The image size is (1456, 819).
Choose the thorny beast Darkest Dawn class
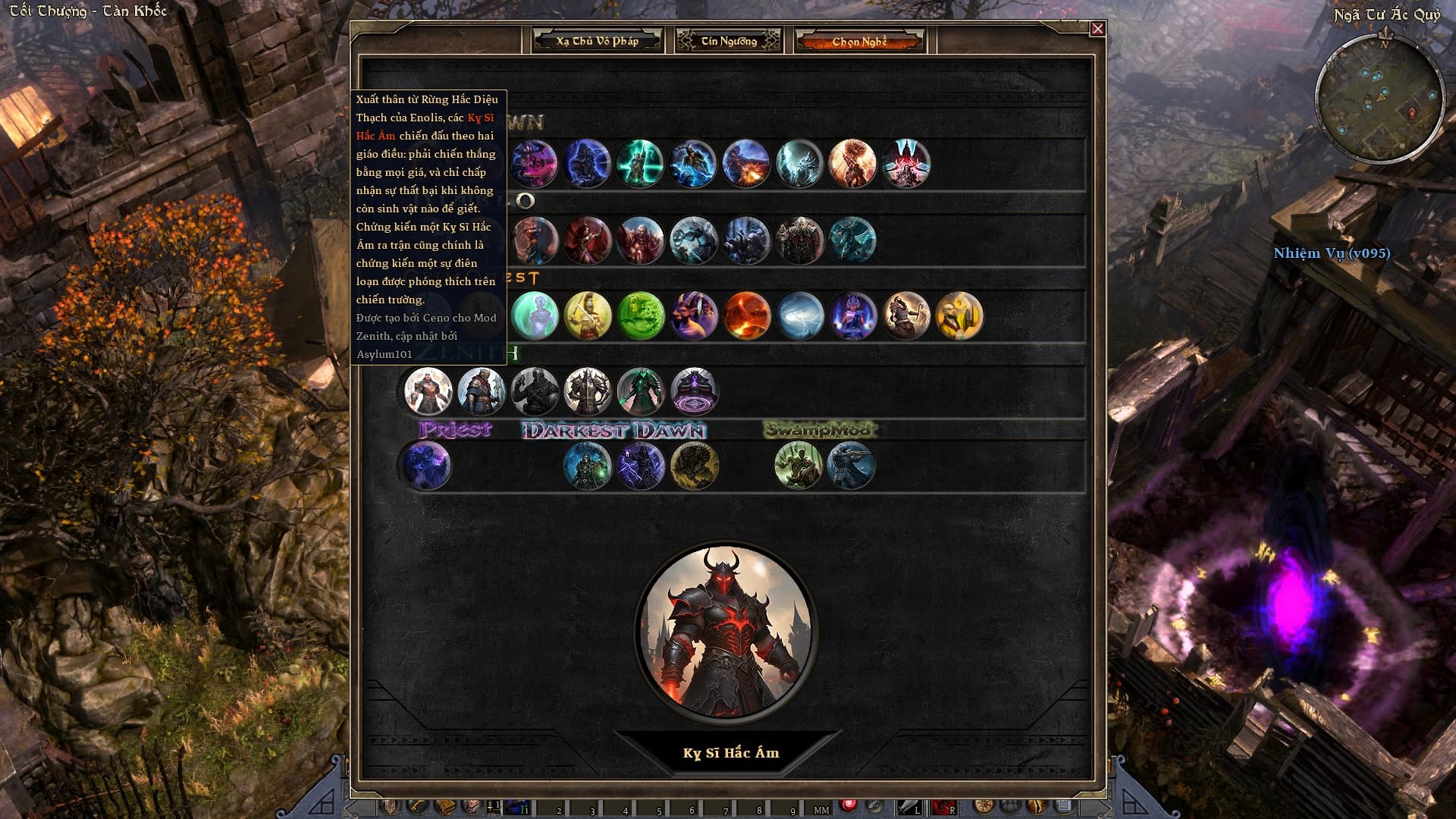[694, 466]
